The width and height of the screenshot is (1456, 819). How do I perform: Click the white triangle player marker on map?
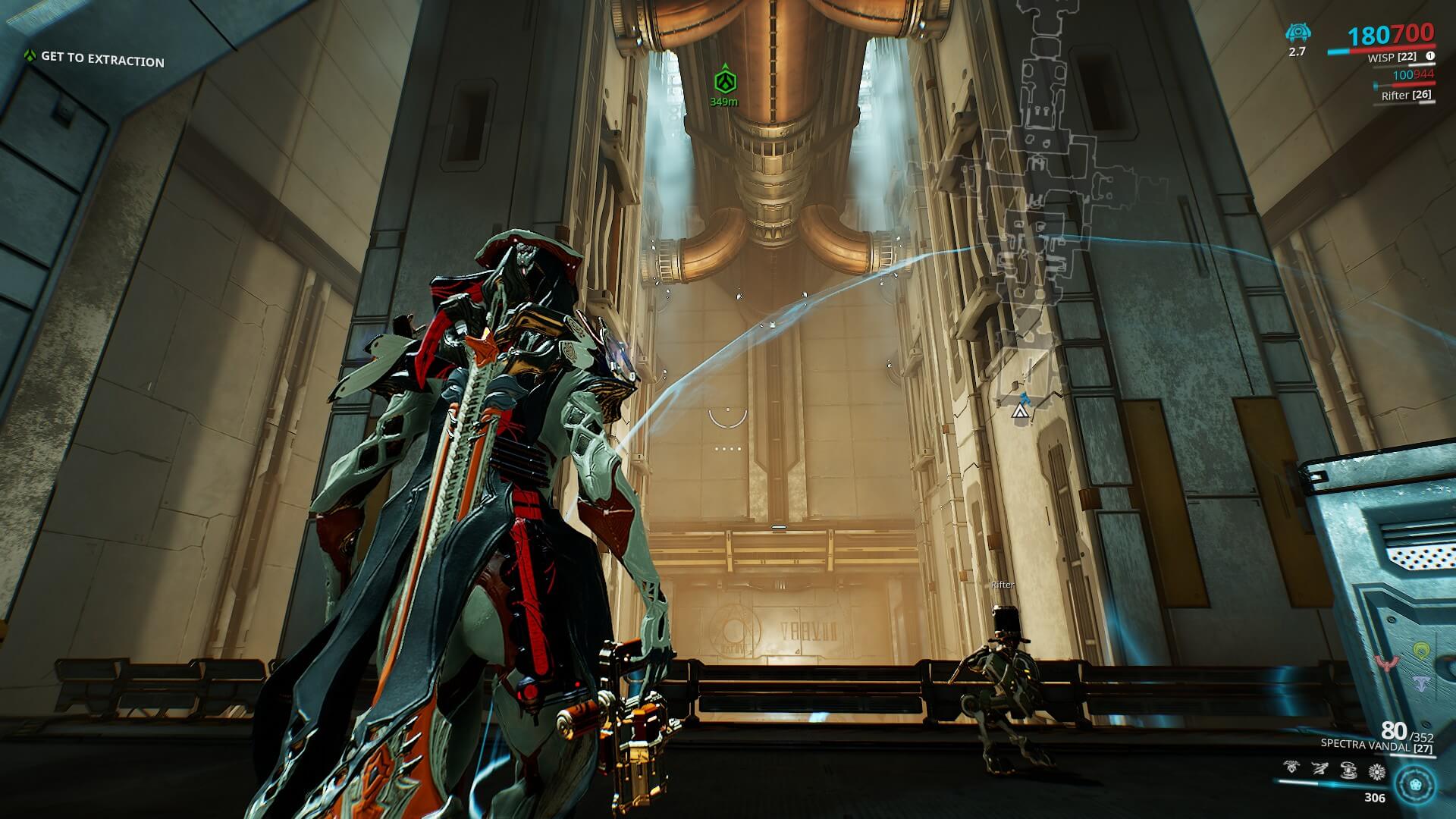(x=1019, y=412)
